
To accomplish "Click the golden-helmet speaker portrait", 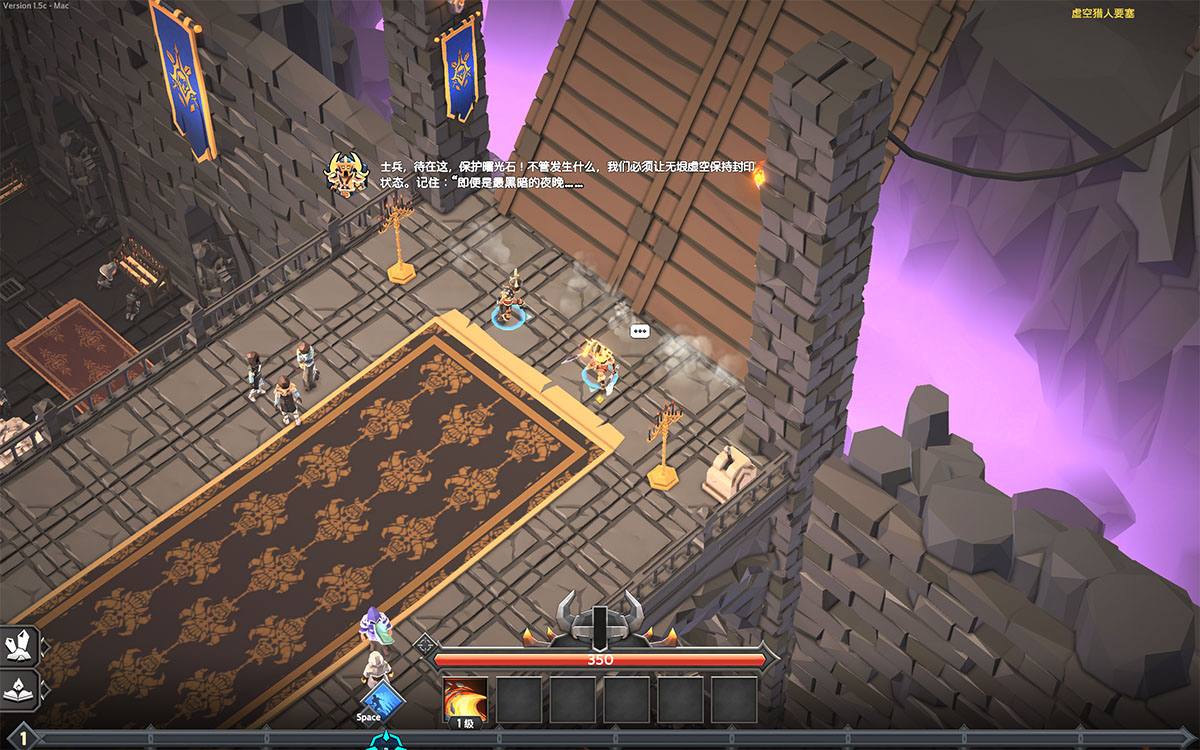I will pyautogui.click(x=347, y=174).
